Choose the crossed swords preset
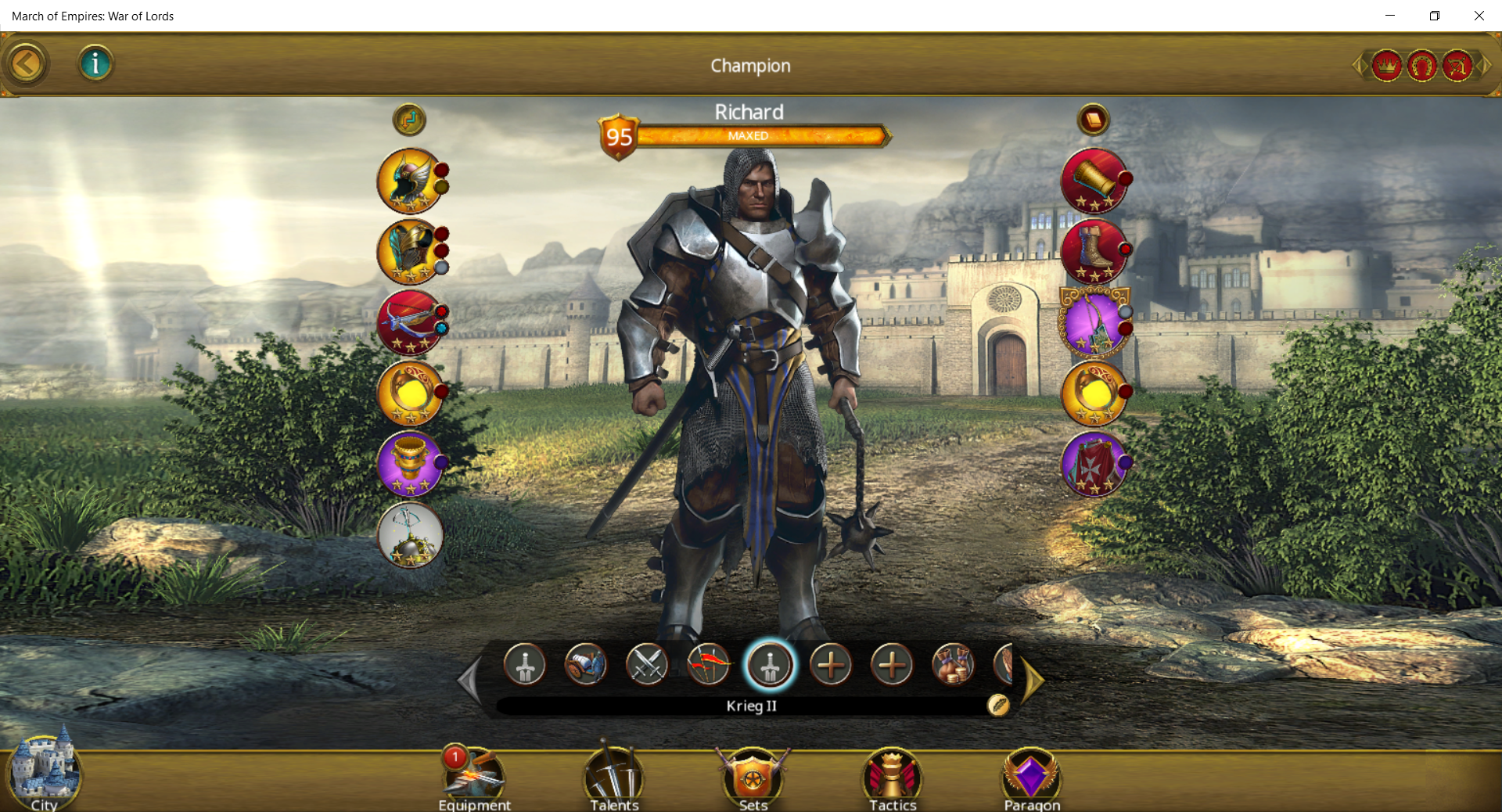The width and height of the screenshot is (1502, 812). coord(647,665)
